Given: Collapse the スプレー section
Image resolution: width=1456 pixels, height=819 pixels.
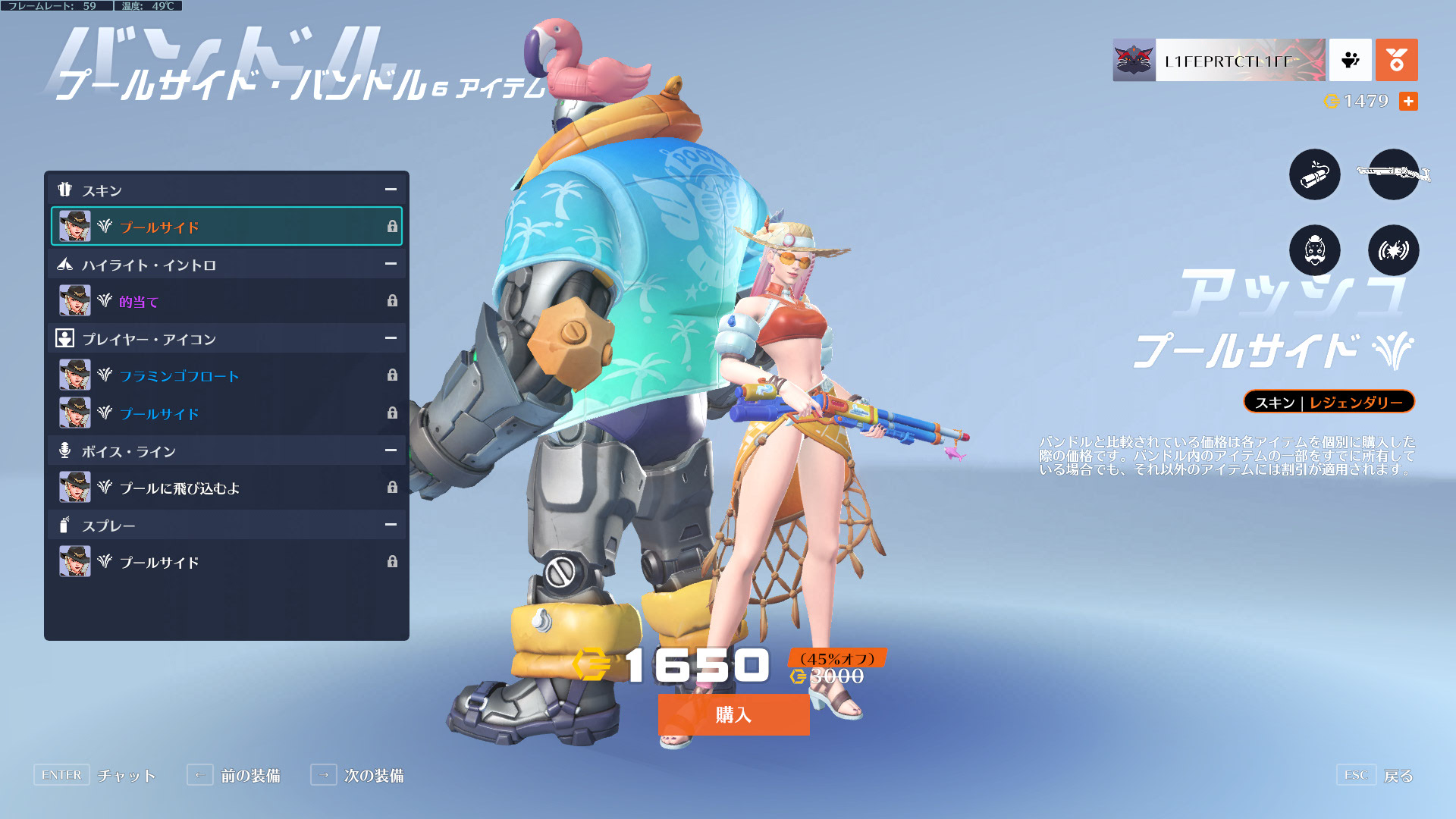Looking at the screenshot, I should [x=391, y=525].
